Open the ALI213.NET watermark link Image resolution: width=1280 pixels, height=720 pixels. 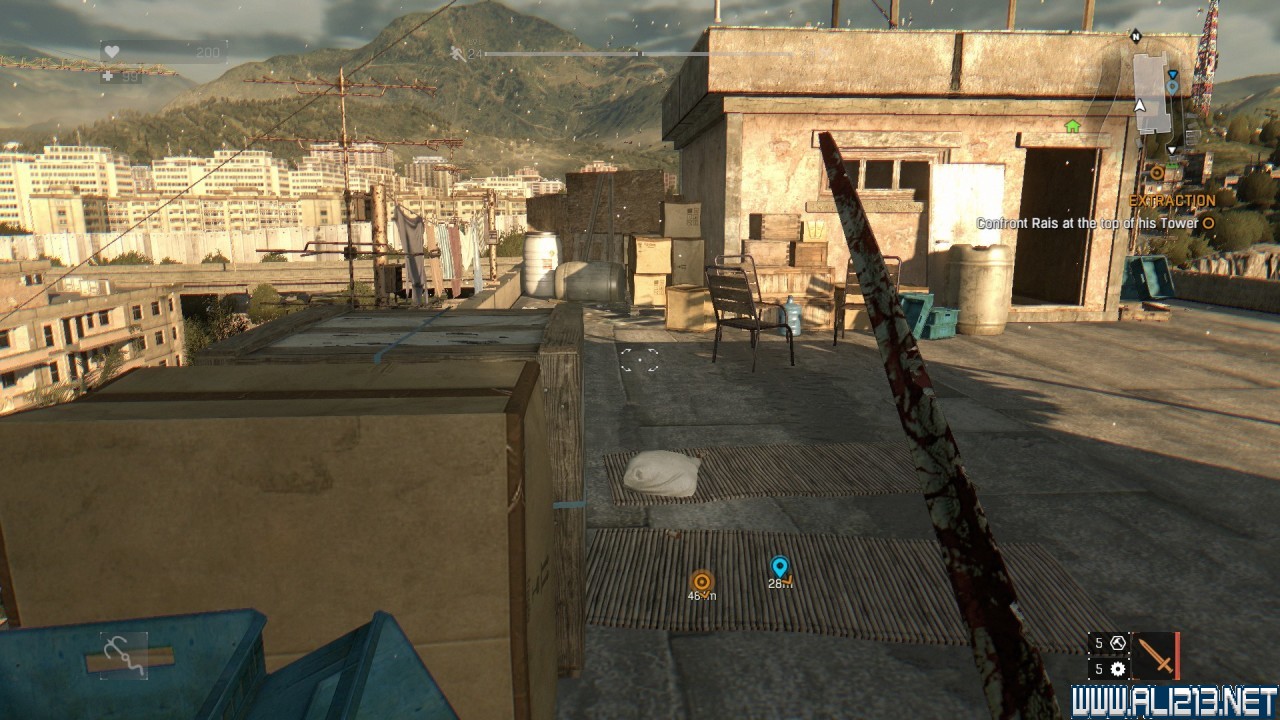pos(1175,701)
